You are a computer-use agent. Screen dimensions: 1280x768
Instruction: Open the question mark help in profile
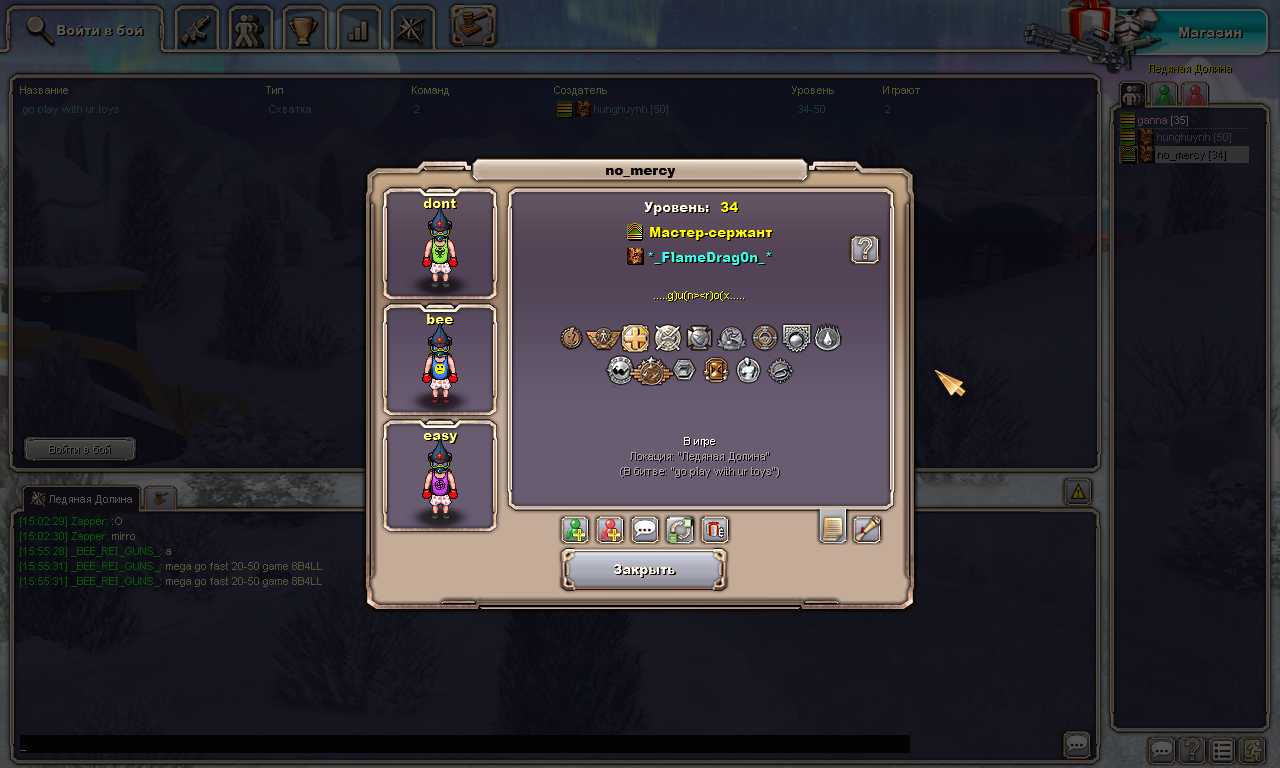[x=864, y=250]
